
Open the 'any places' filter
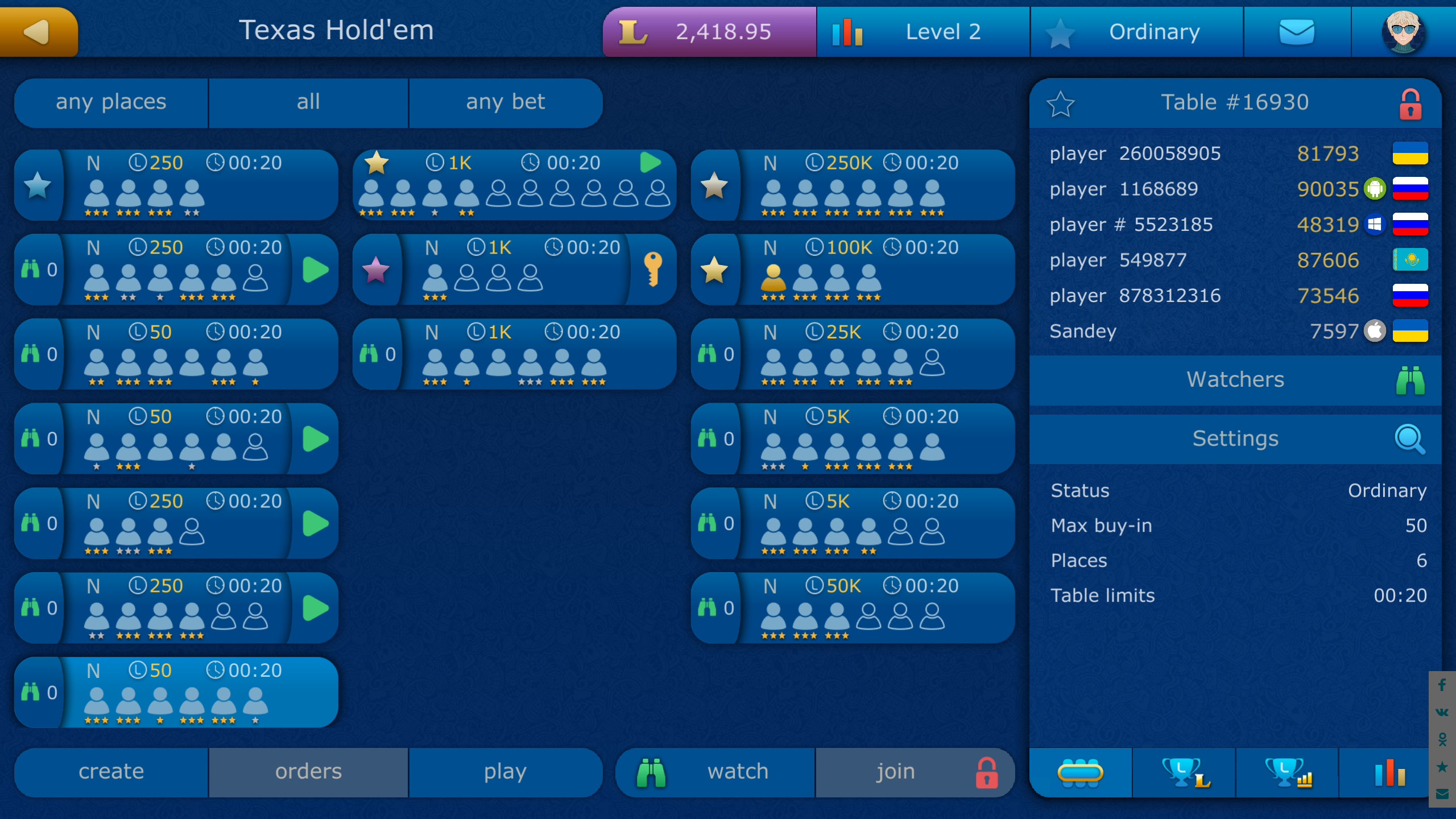[x=111, y=102]
